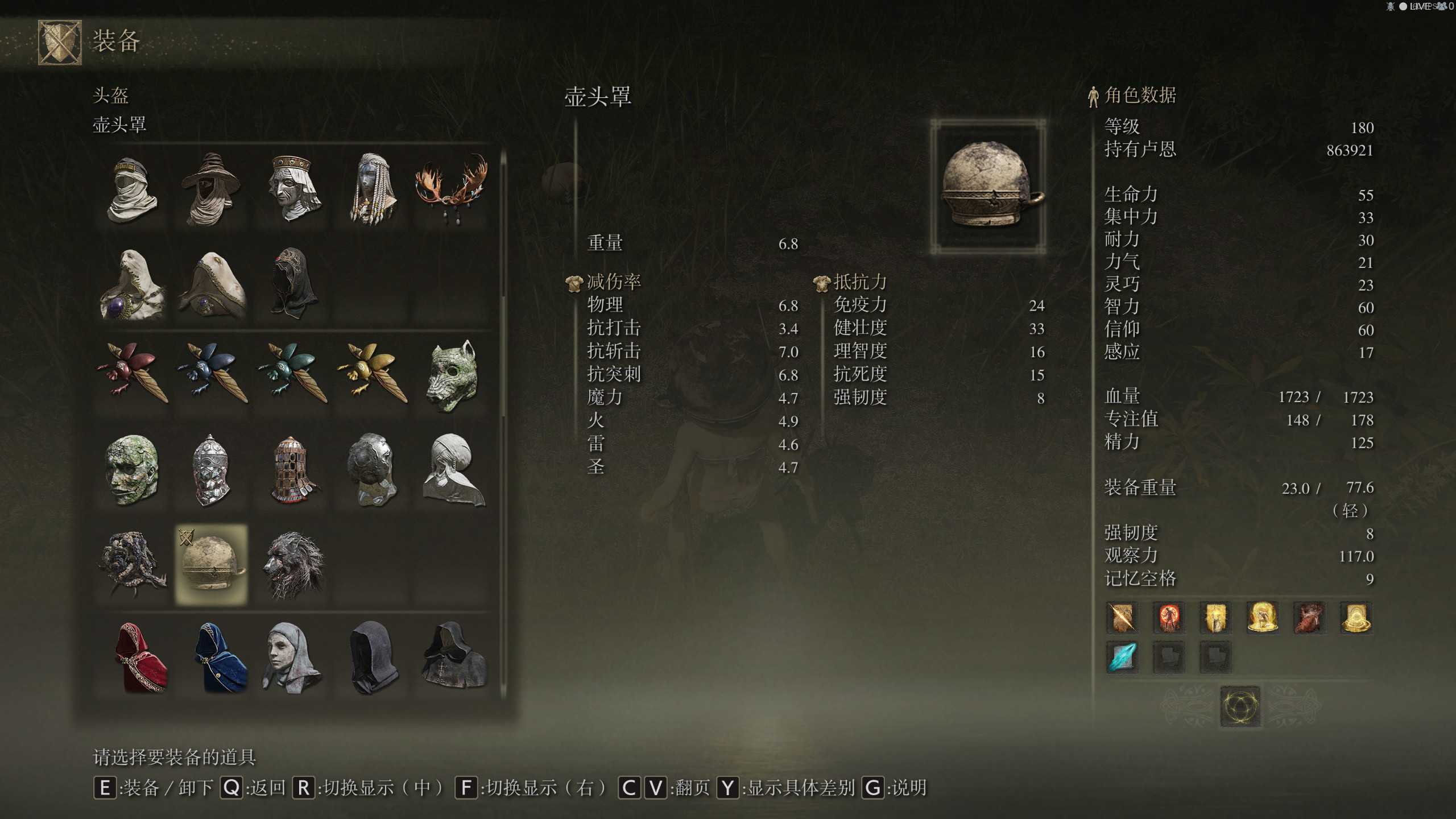Image resolution: width=1456 pixels, height=819 pixels.
Task: Click the armor icon beside the 减伤率 header
Action: pyautogui.click(x=574, y=281)
